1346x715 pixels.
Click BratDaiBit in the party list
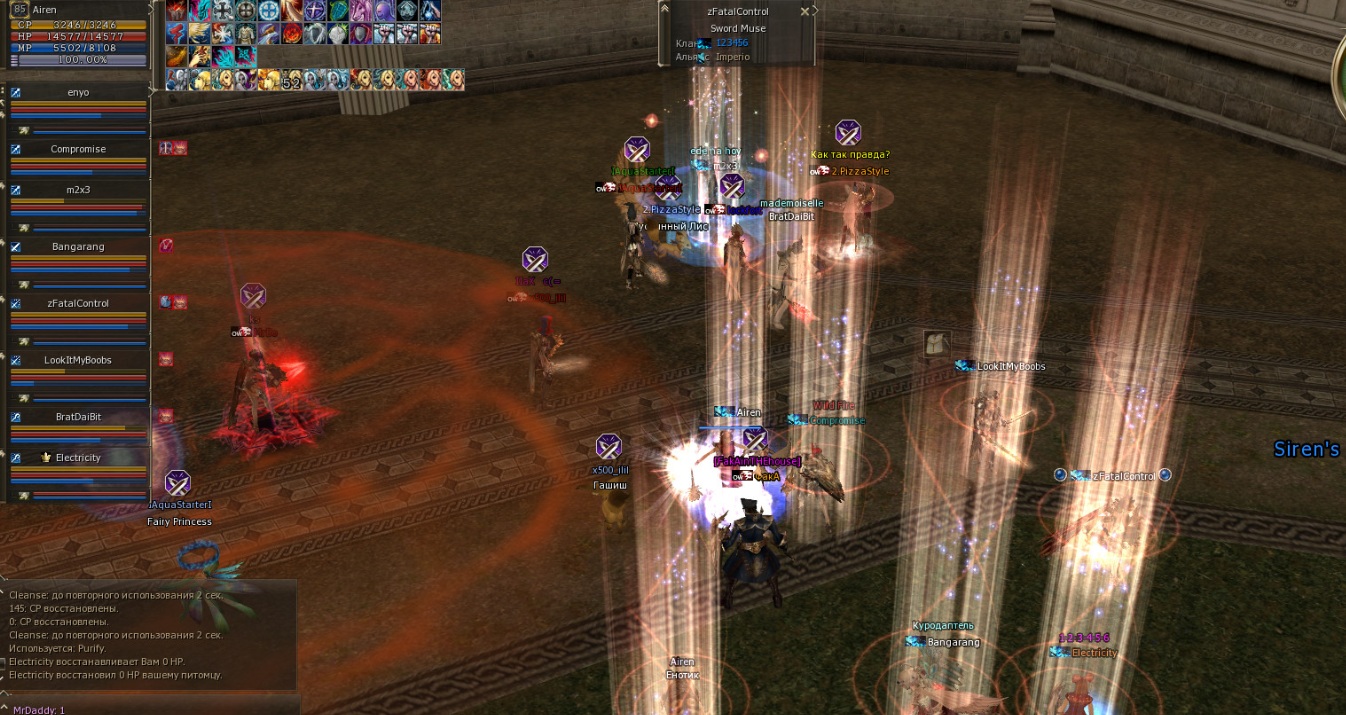click(78, 416)
